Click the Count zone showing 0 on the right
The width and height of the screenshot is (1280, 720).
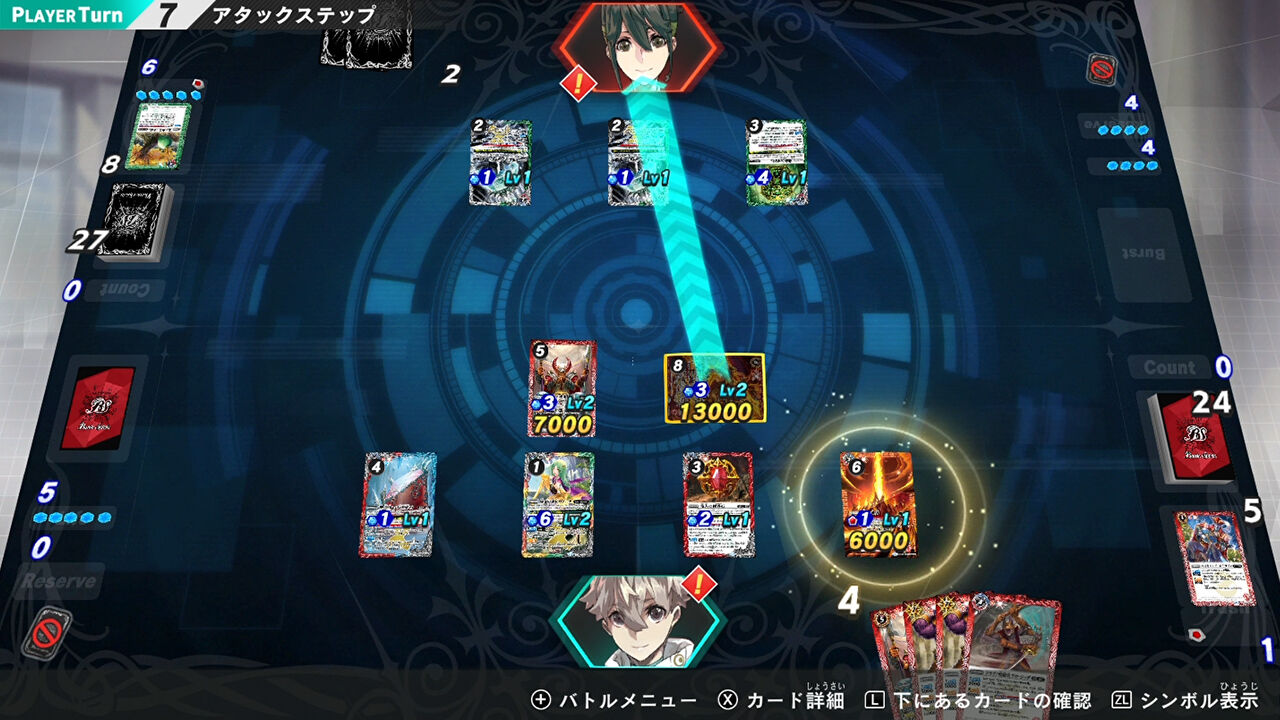pos(1173,368)
